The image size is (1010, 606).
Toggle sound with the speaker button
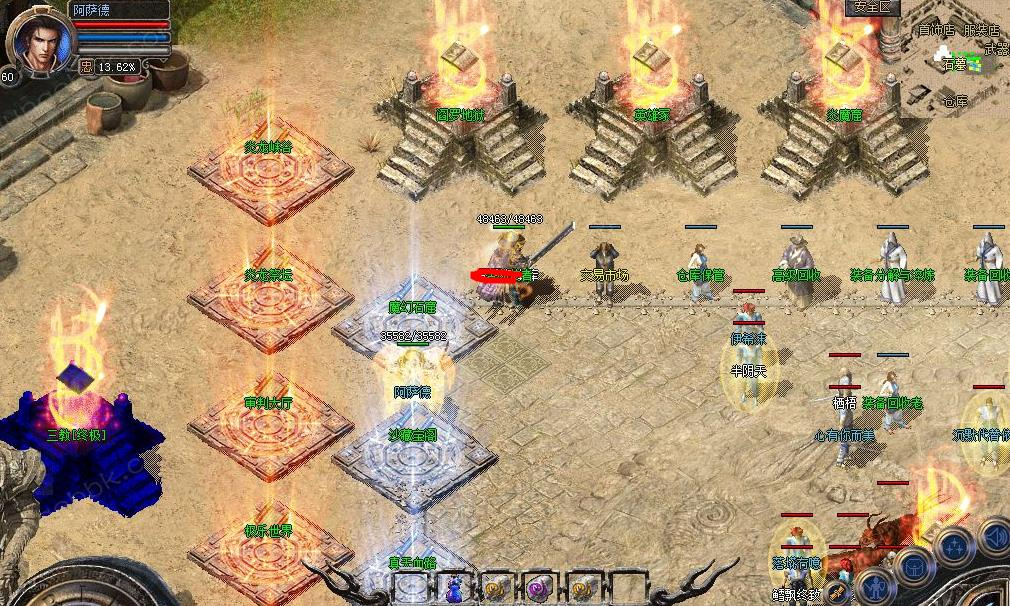[993, 534]
